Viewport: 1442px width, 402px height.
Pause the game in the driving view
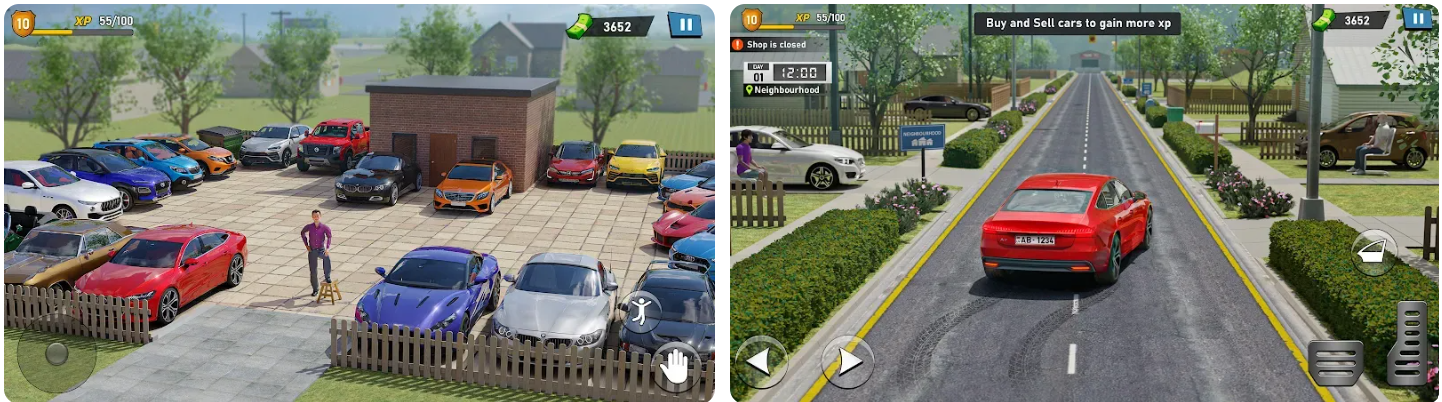coord(1417,19)
